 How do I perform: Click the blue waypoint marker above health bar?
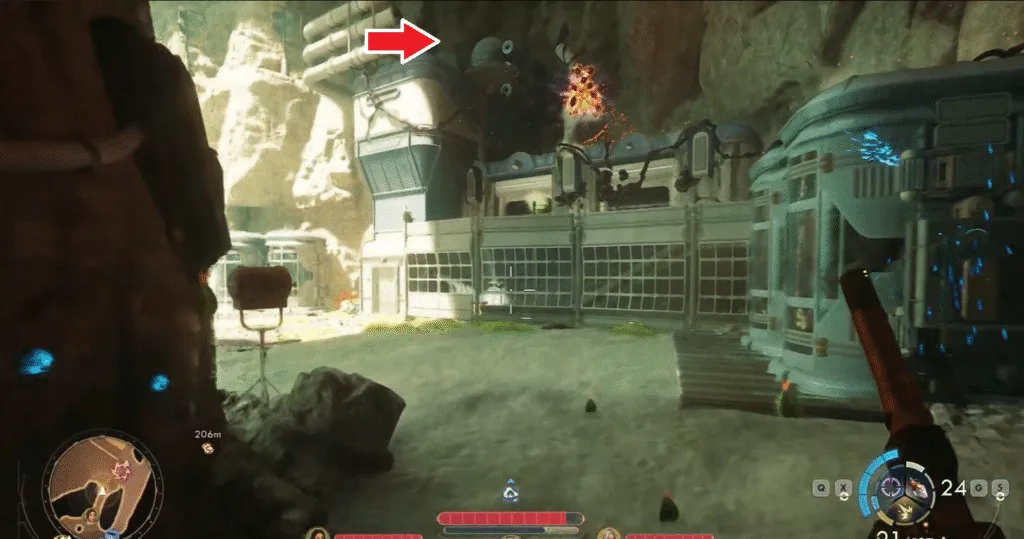(x=511, y=491)
